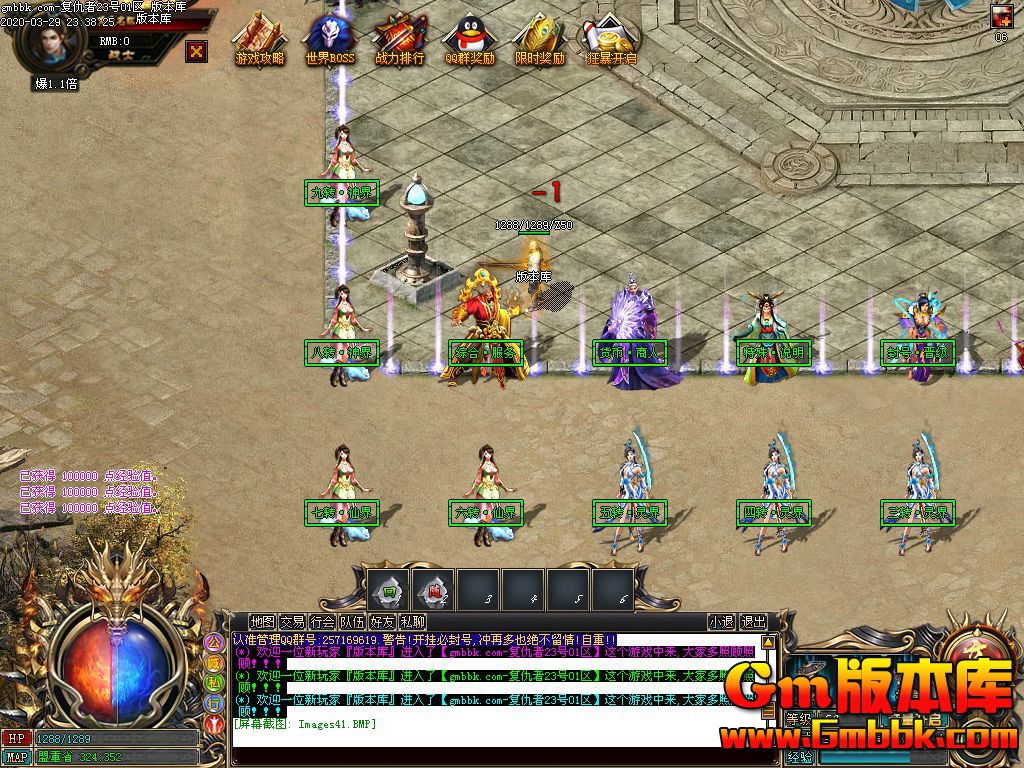
Task: Open the 队伍 team button
Action: click(352, 622)
